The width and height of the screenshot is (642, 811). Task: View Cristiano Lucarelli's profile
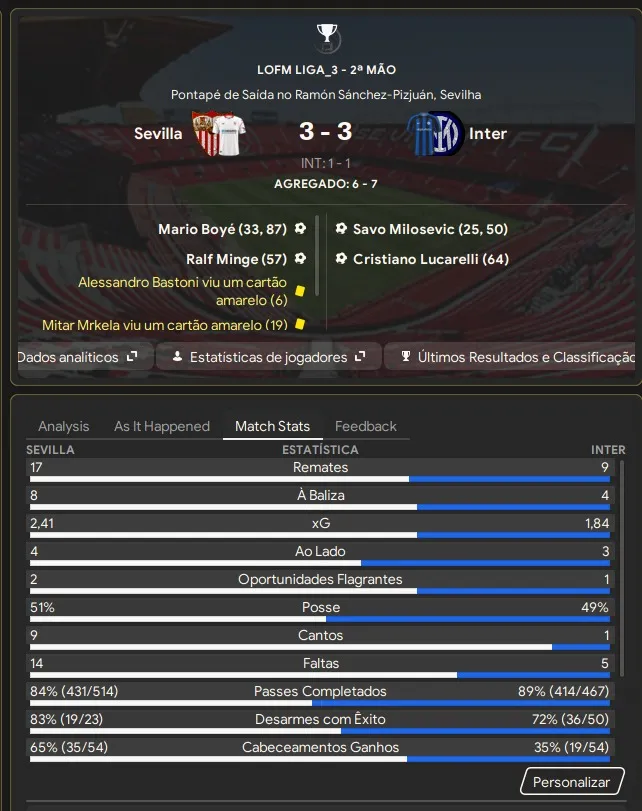coord(431,259)
